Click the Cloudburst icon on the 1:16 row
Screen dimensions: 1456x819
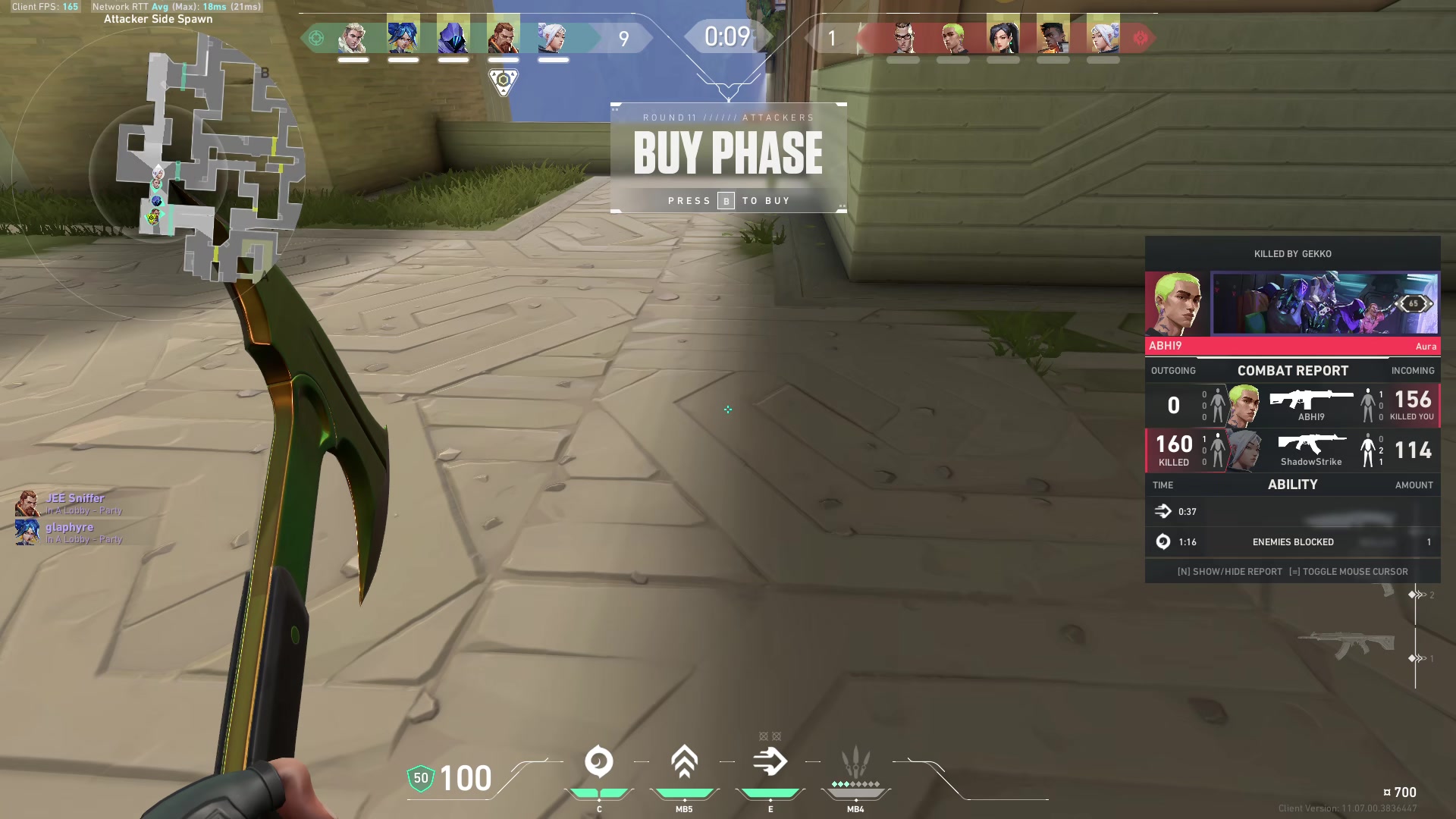[x=1164, y=541]
